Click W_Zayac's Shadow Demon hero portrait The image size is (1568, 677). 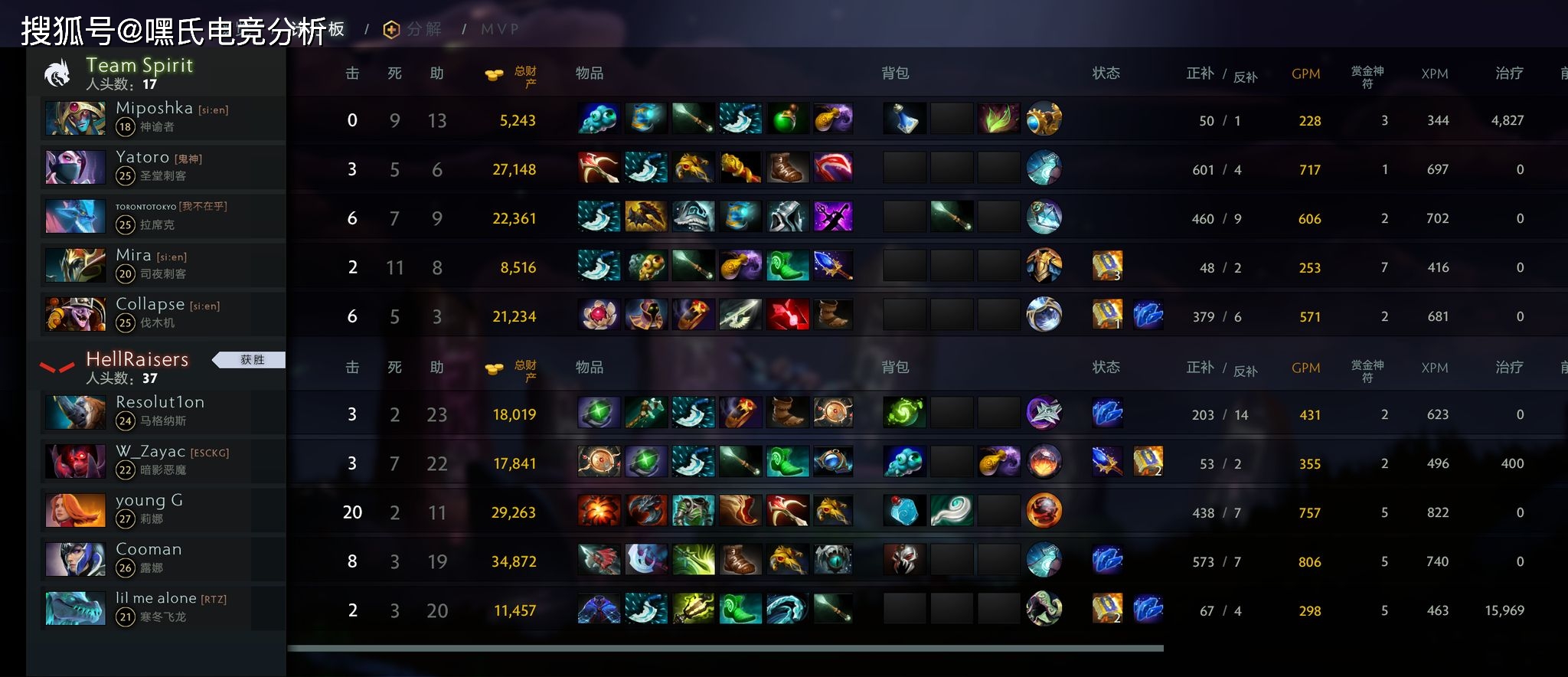click(x=74, y=461)
